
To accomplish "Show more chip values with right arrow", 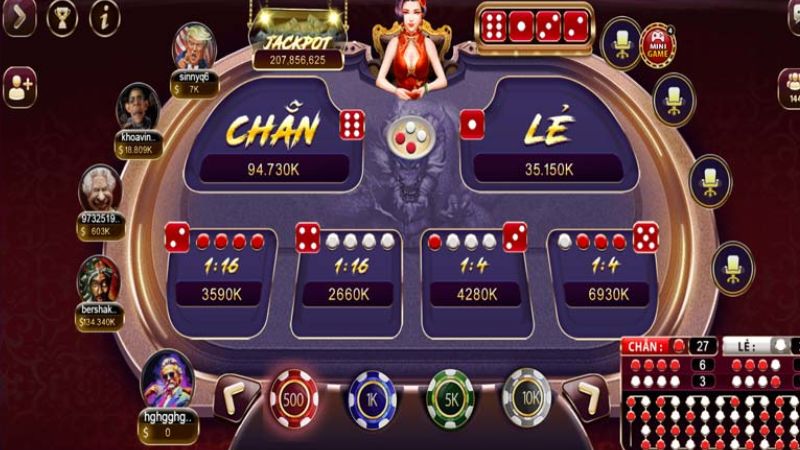I will pyautogui.click(x=585, y=397).
